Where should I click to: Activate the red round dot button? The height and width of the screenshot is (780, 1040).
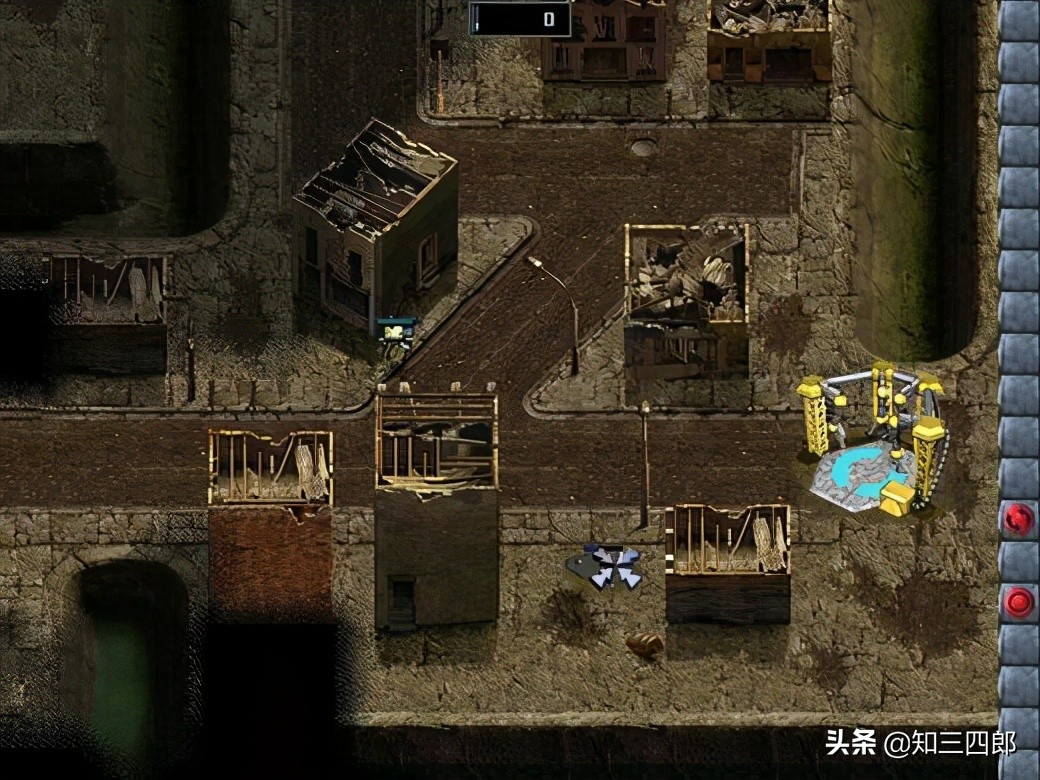point(1019,601)
